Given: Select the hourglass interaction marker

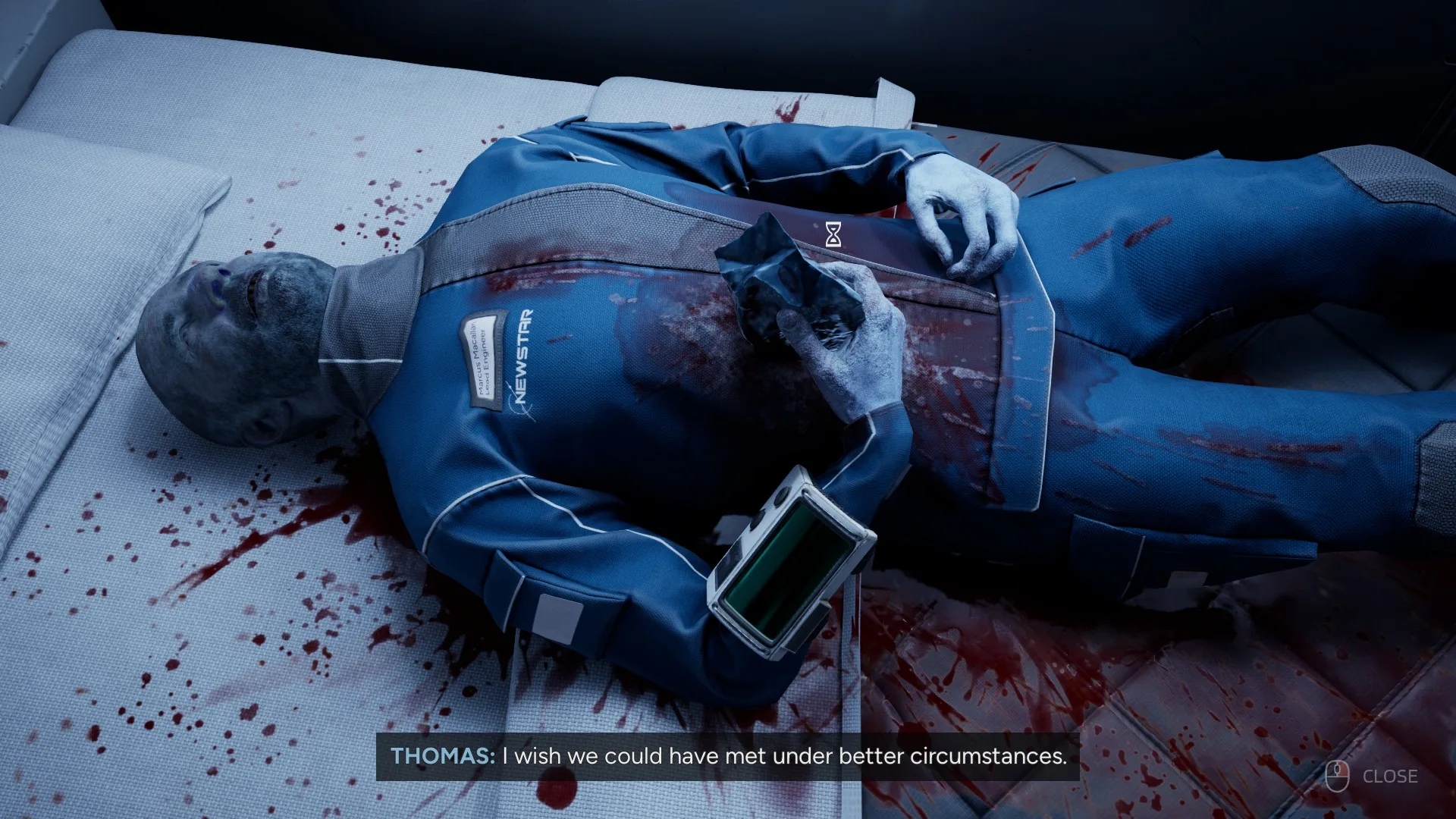Looking at the screenshot, I should (x=833, y=235).
